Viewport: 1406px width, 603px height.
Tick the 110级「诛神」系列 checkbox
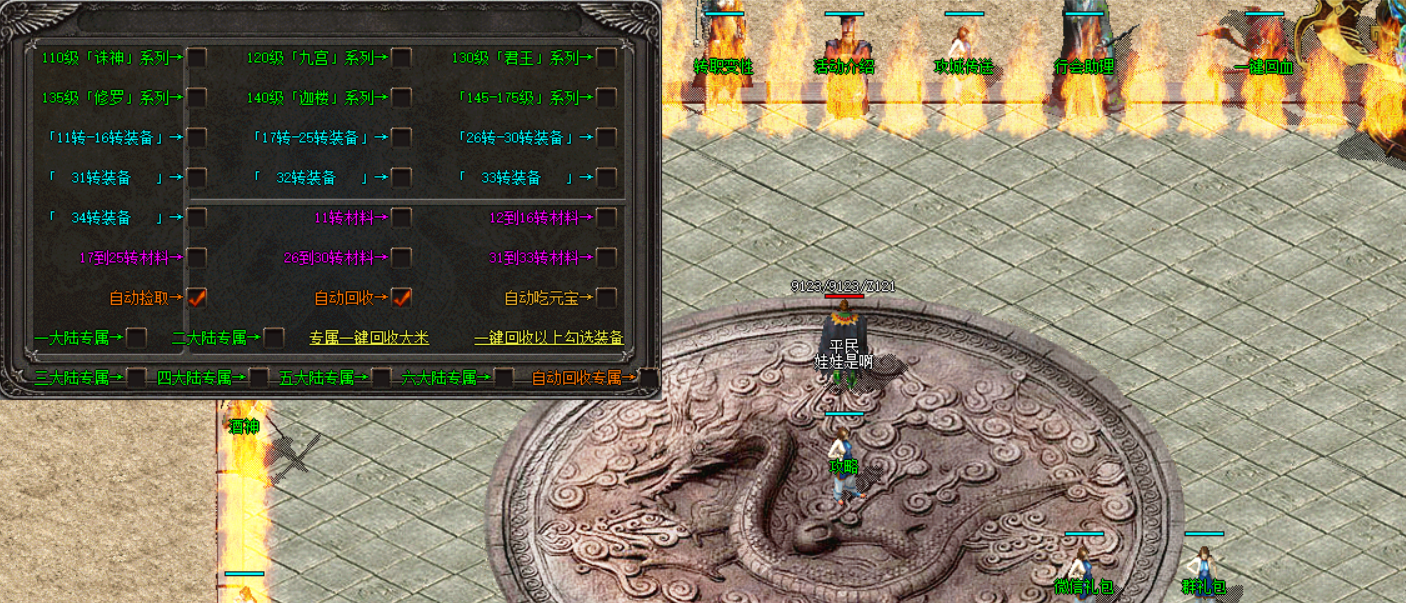[197, 58]
